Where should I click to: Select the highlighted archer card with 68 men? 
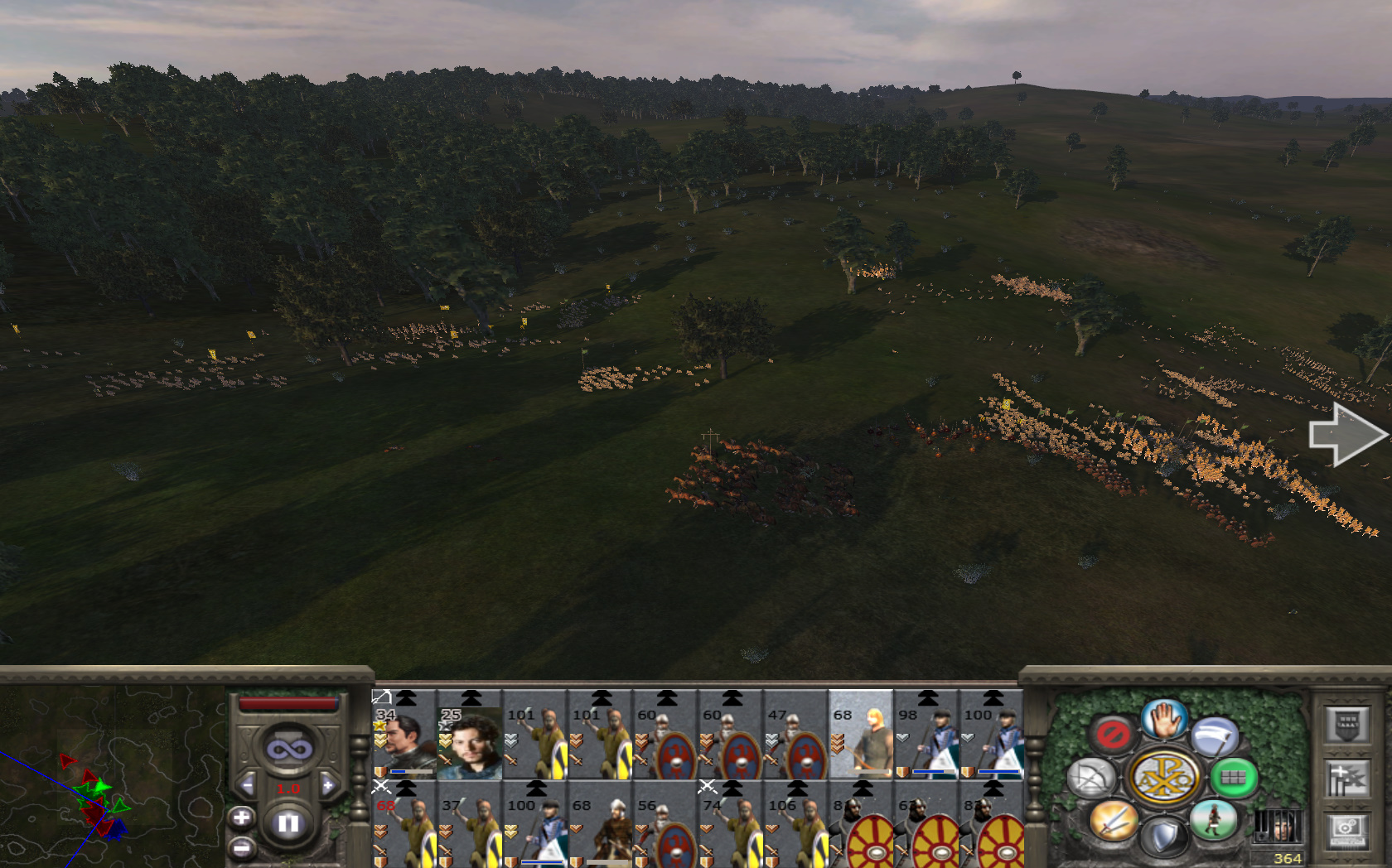861,735
